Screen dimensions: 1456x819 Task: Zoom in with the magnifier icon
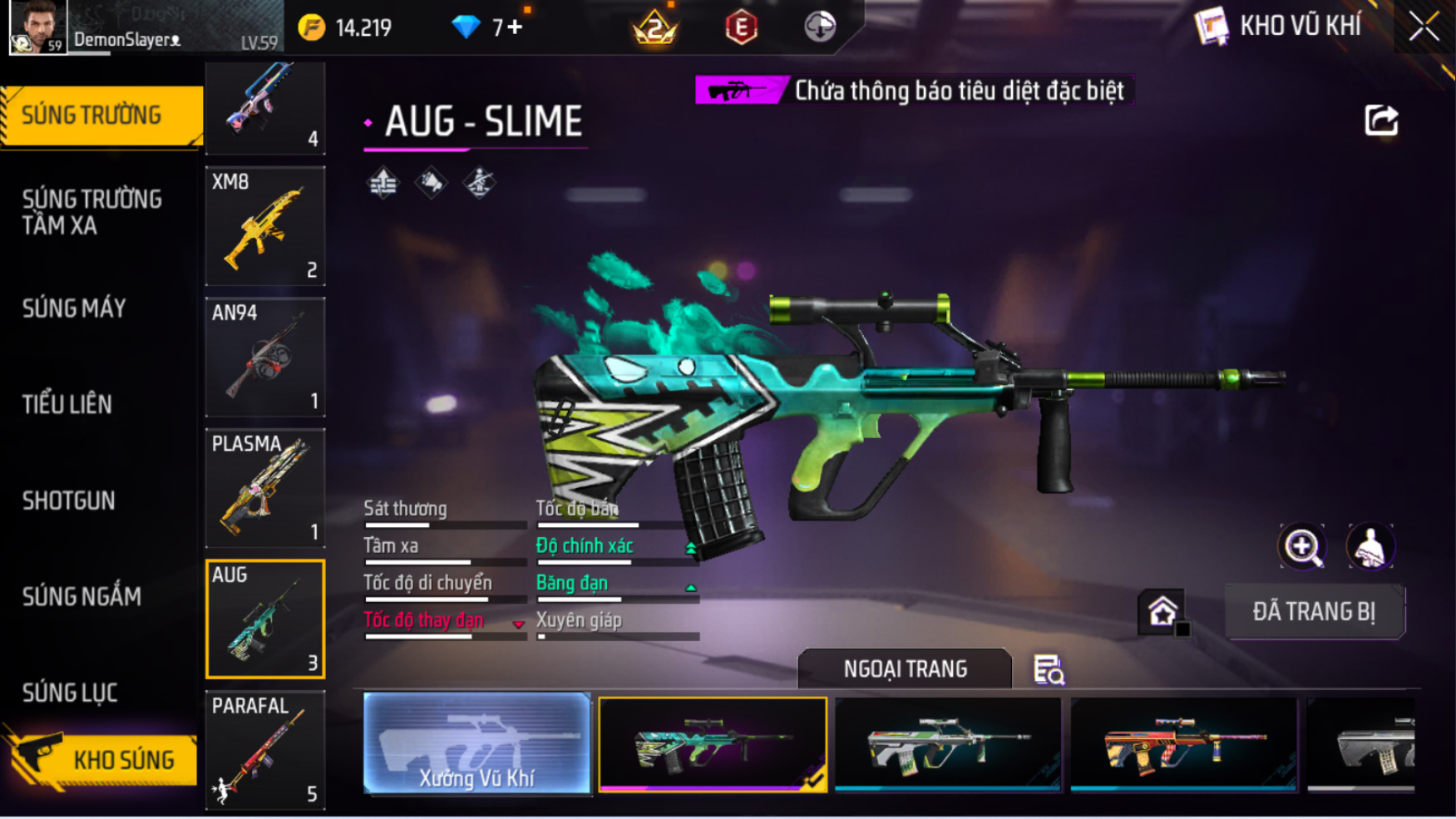[1301, 547]
